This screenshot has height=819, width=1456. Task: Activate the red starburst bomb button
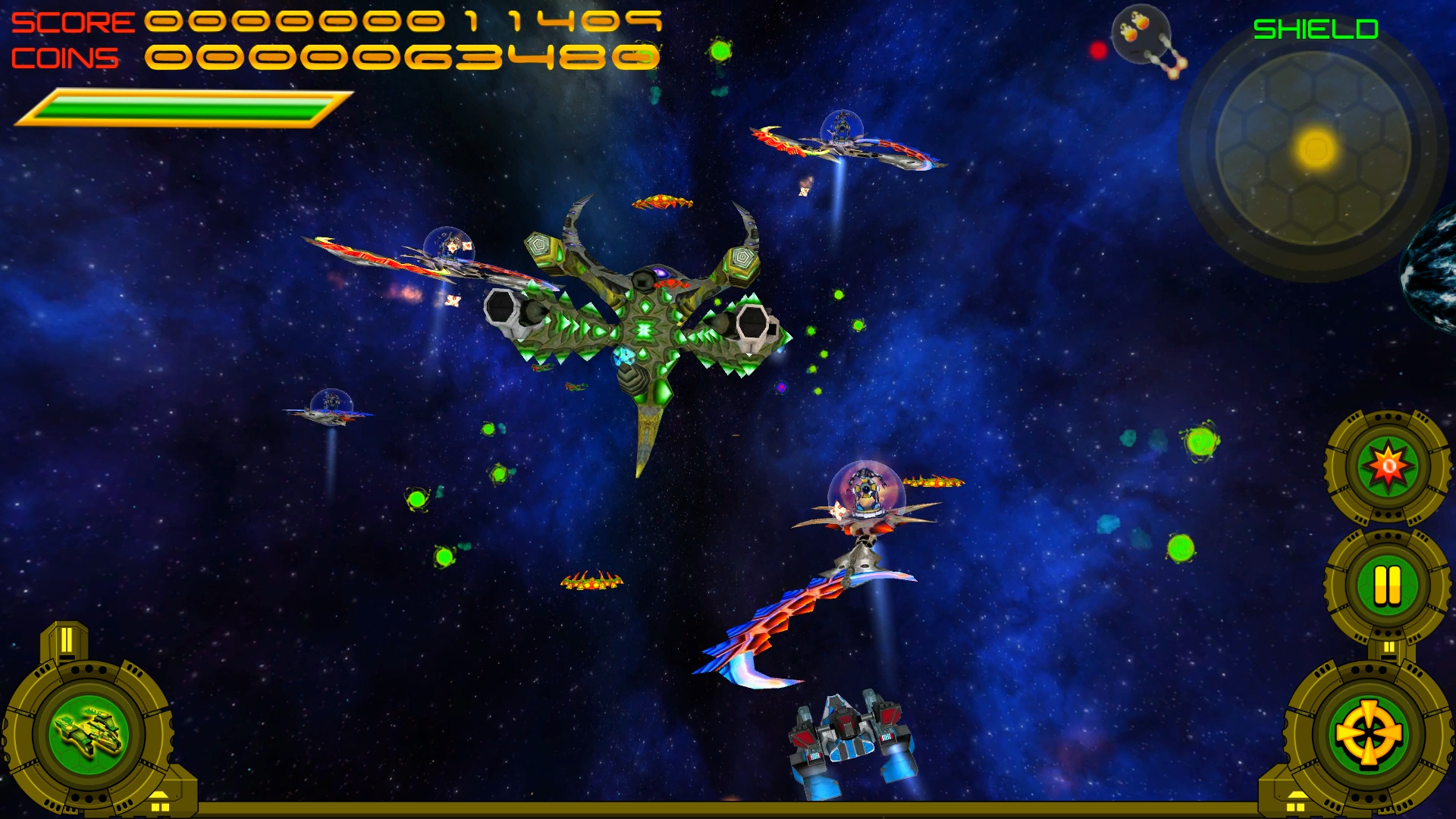(x=1388, y=466)
